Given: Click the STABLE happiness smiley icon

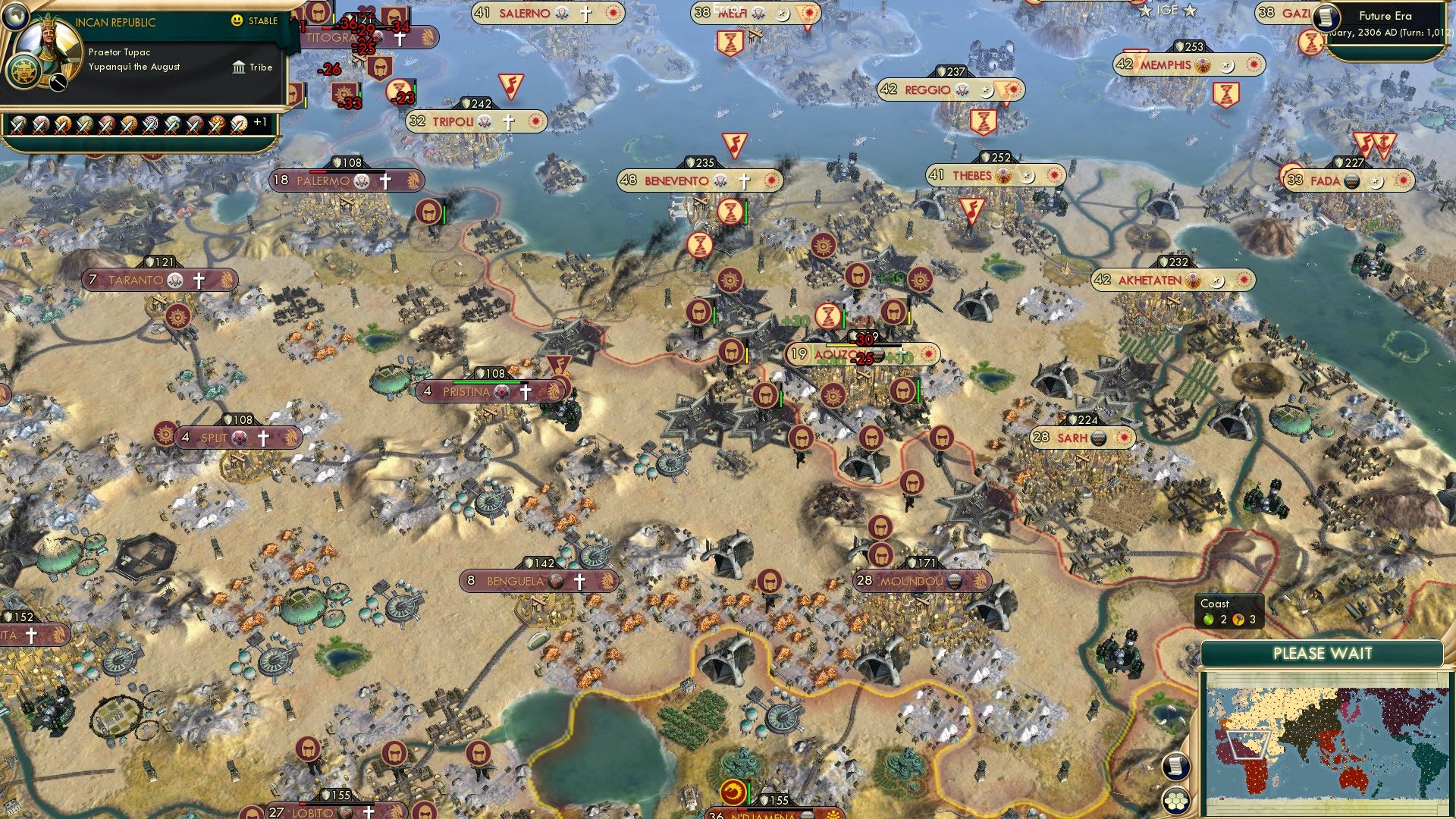Looking at the screenshot, I should [237, 22].
